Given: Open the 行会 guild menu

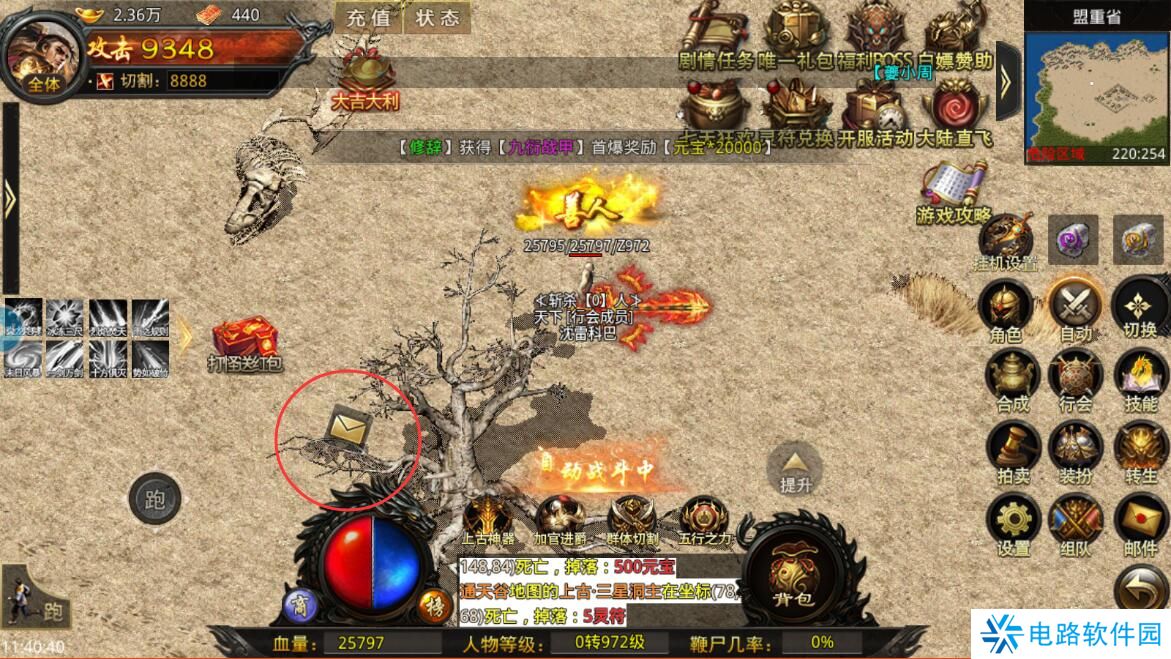Looking at the screenshot, I should point(1075,378).
